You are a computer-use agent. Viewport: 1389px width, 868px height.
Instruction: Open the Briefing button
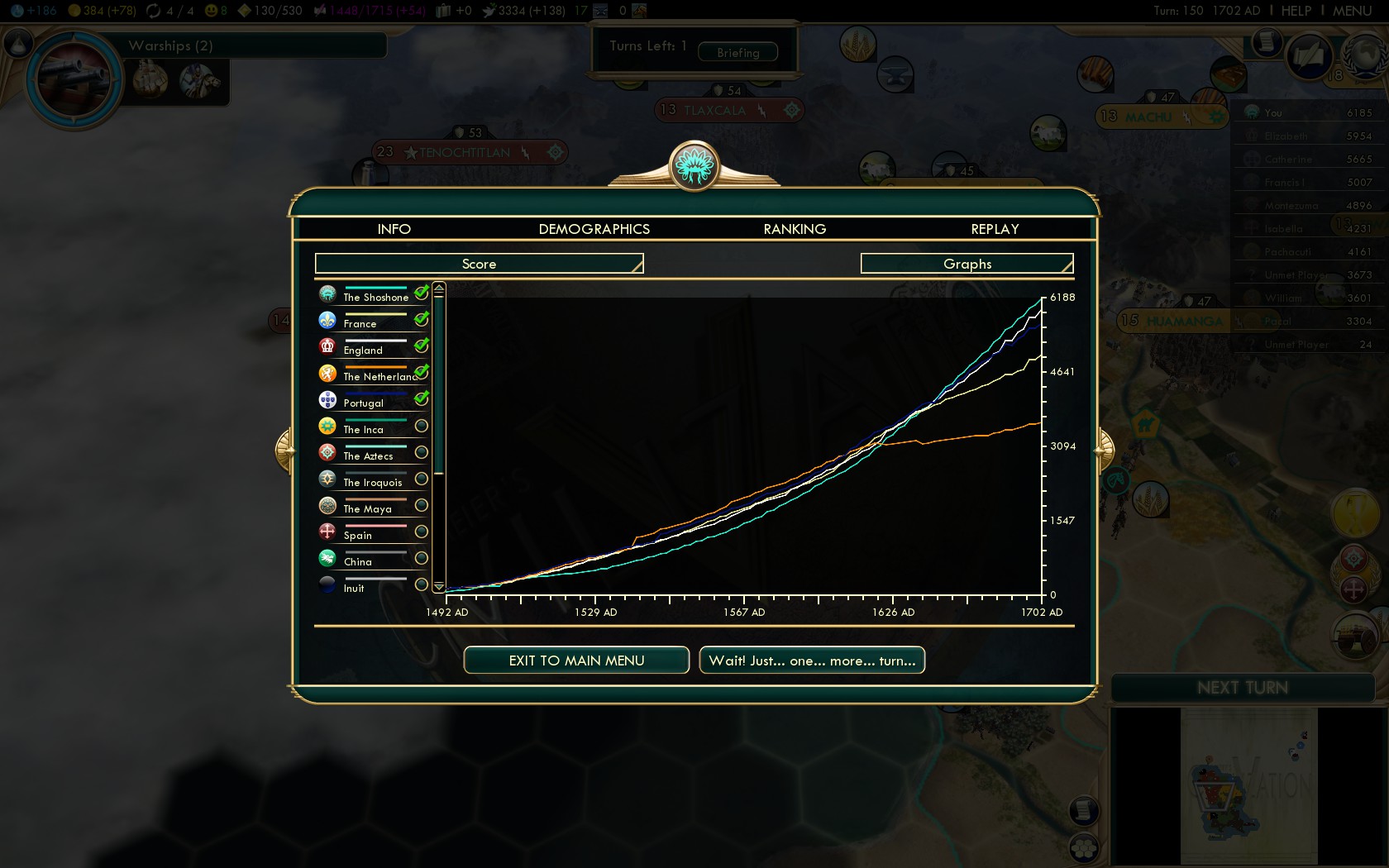[737, 52]
